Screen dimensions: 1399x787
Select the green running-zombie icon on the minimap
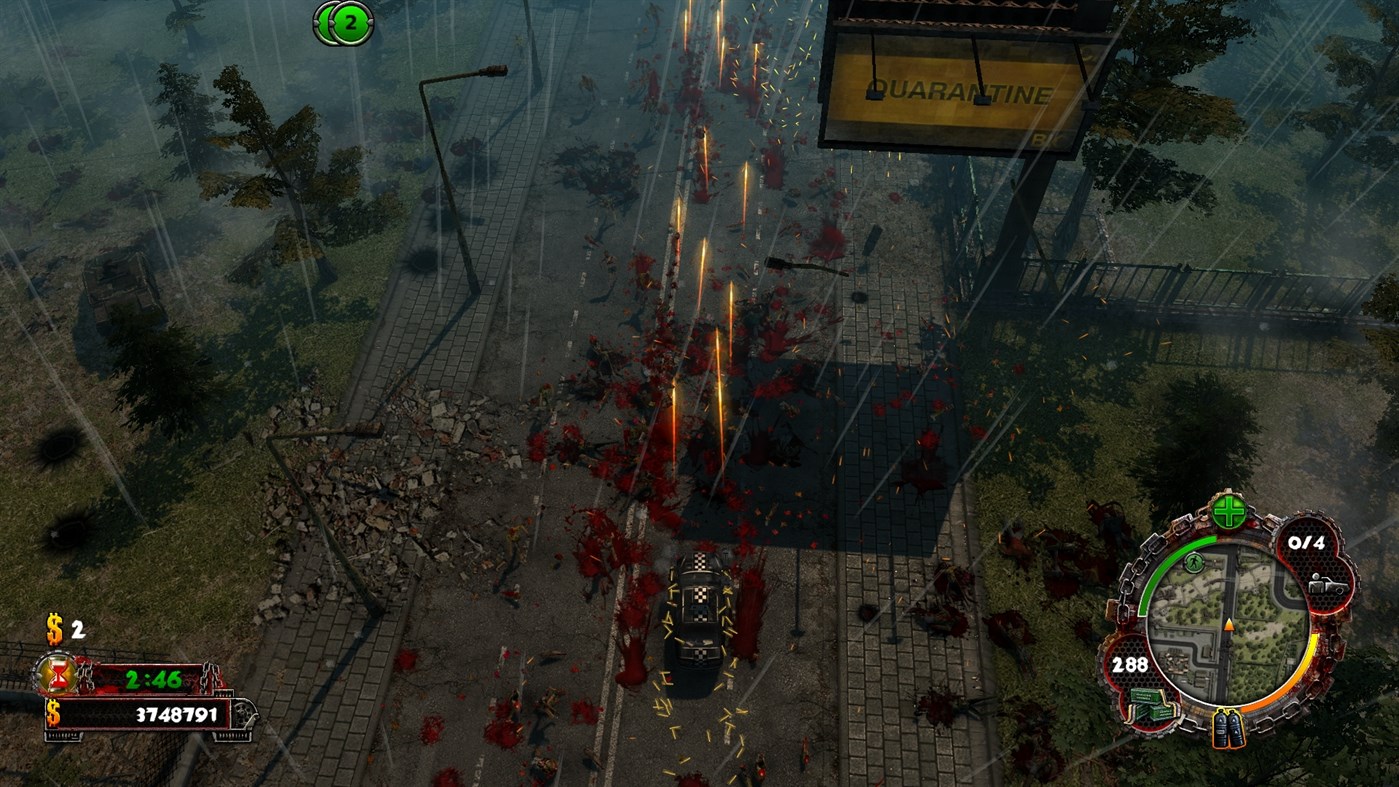[1193, 562]
